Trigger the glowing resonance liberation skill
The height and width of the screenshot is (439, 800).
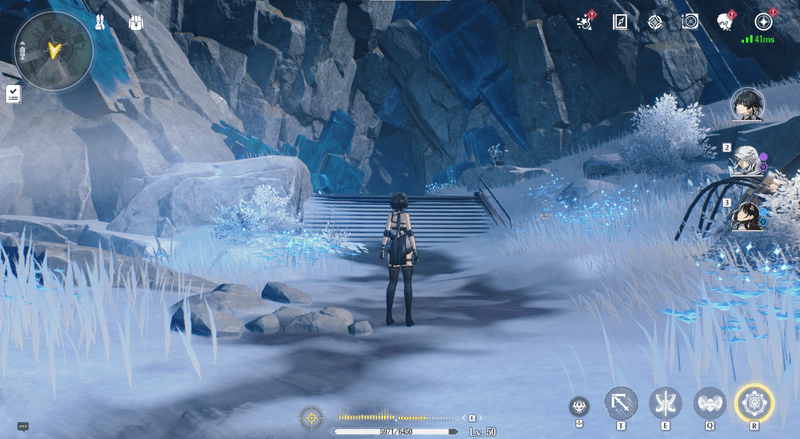[753, 403]
